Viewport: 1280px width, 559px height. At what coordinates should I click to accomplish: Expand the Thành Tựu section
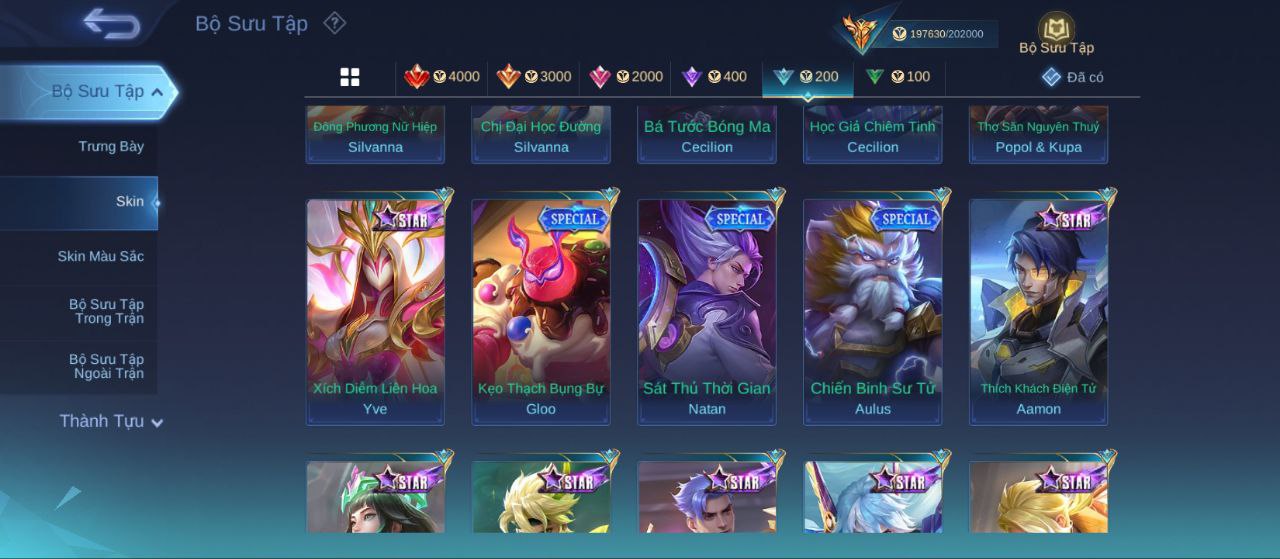[110, 422]
